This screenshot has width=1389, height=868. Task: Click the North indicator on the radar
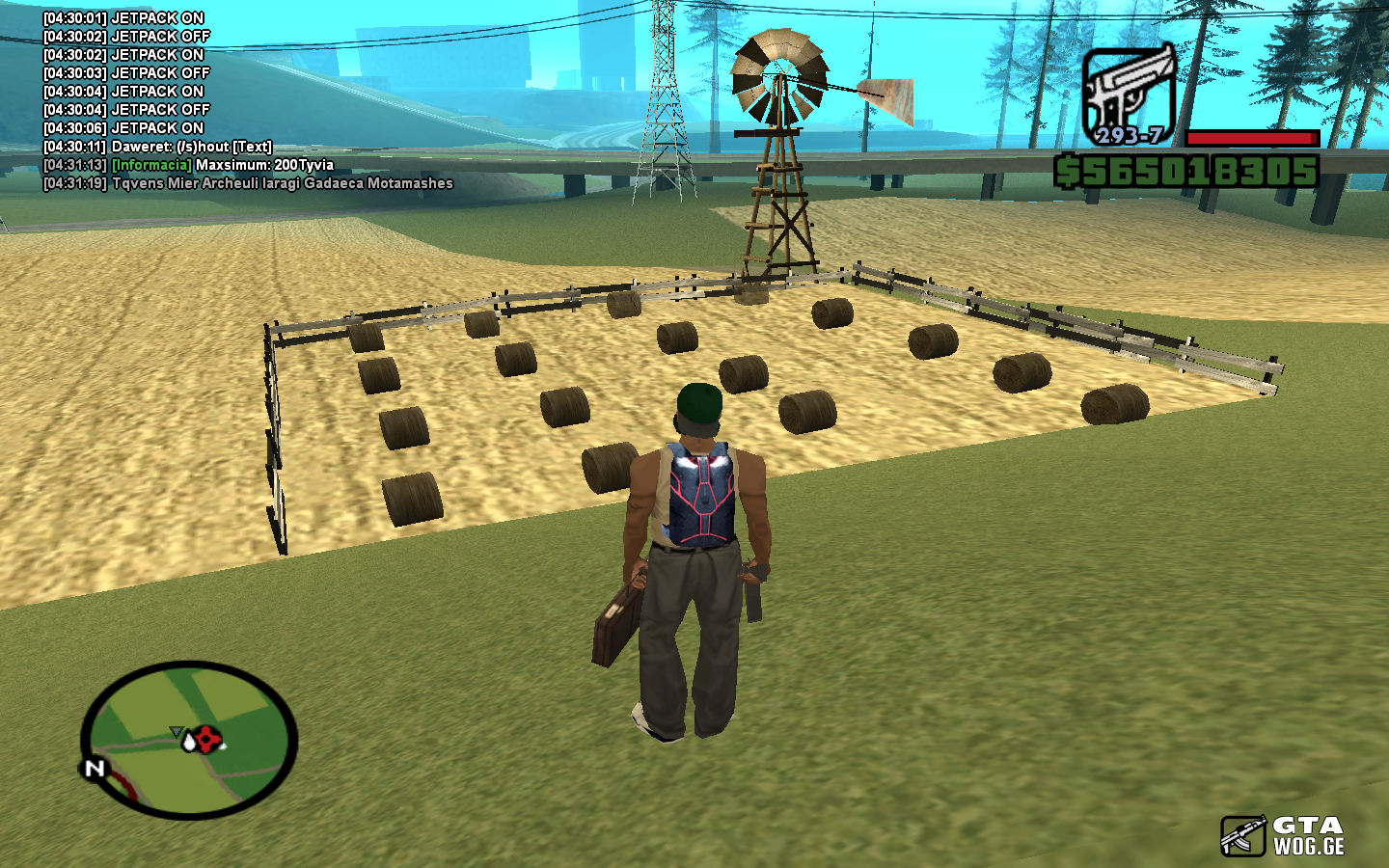pyautogui.click(x=95, y=769)
